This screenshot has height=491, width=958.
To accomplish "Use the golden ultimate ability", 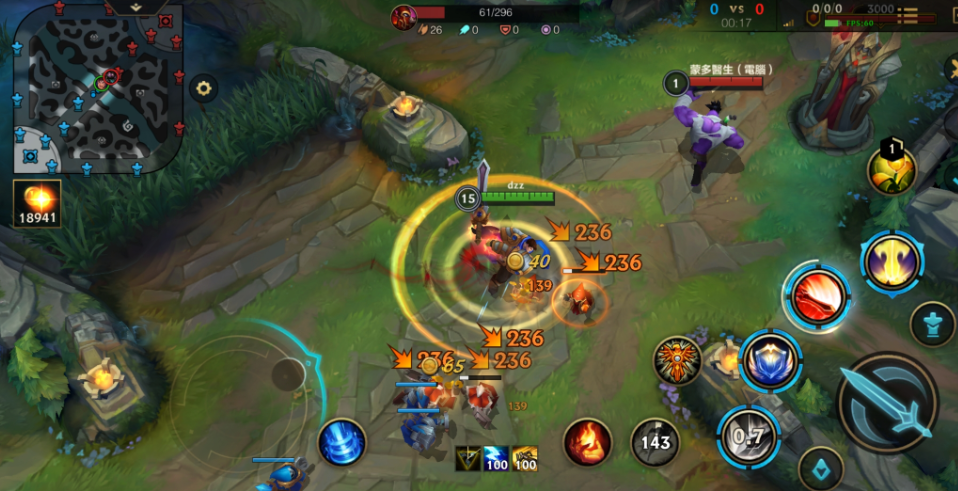I will (891, 265).
